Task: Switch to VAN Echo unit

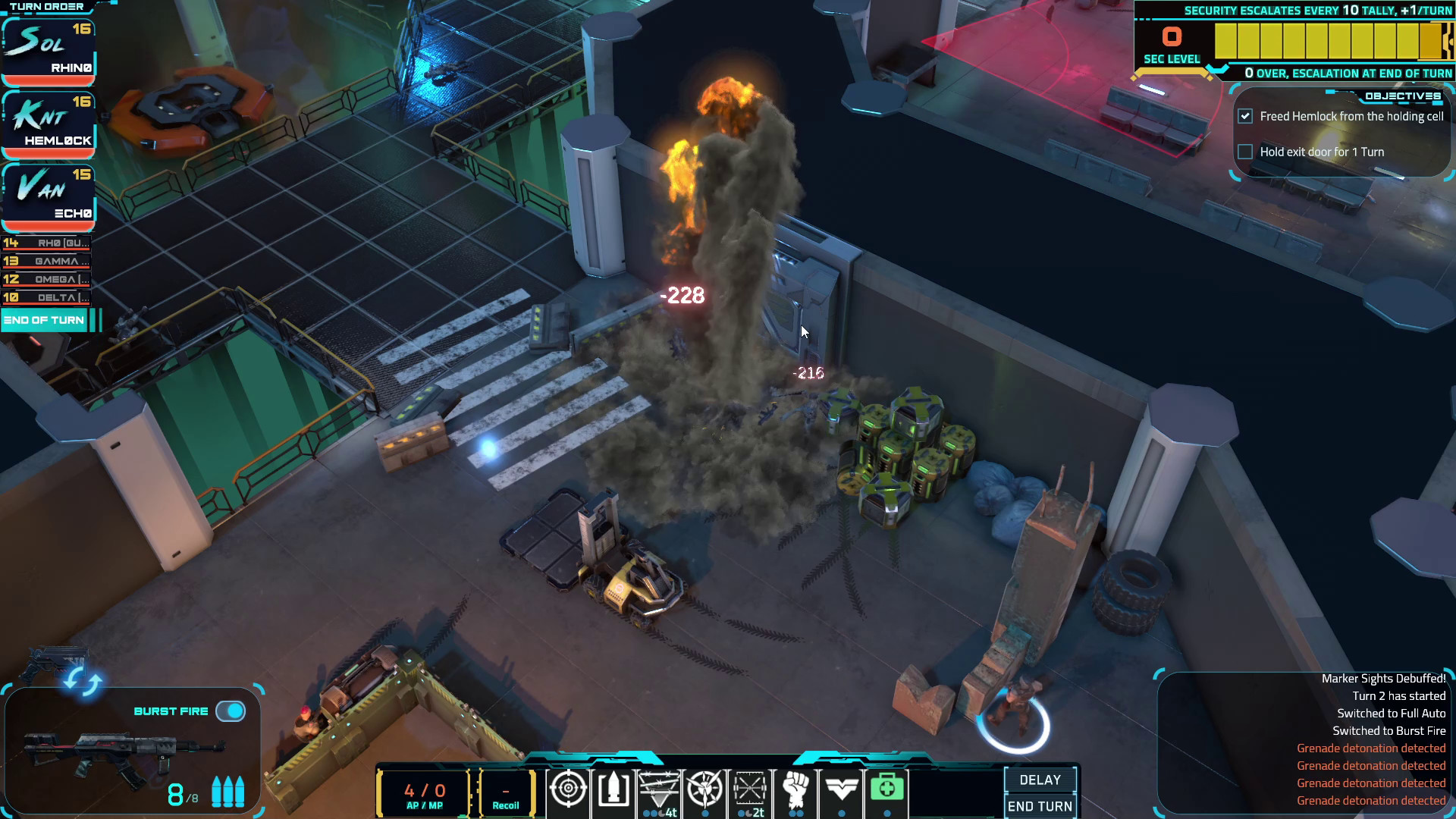Action: point(47,193)
